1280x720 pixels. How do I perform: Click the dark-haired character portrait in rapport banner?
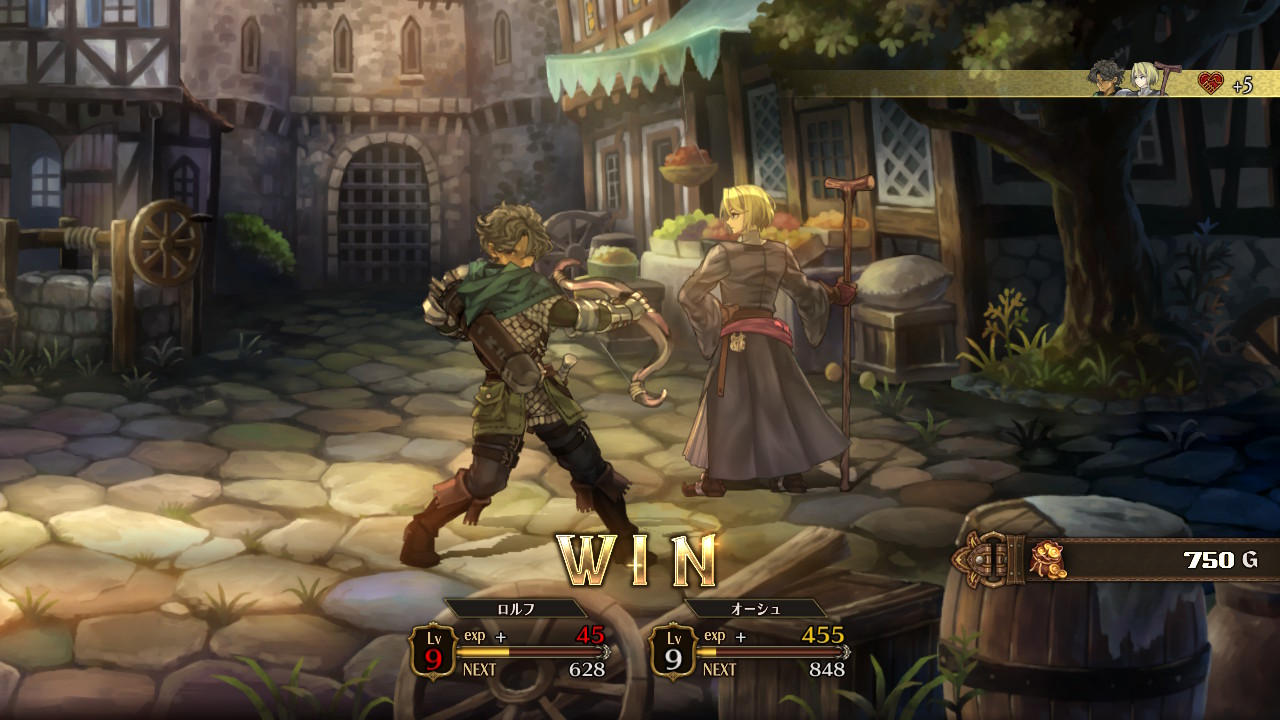pos(1107,79)
